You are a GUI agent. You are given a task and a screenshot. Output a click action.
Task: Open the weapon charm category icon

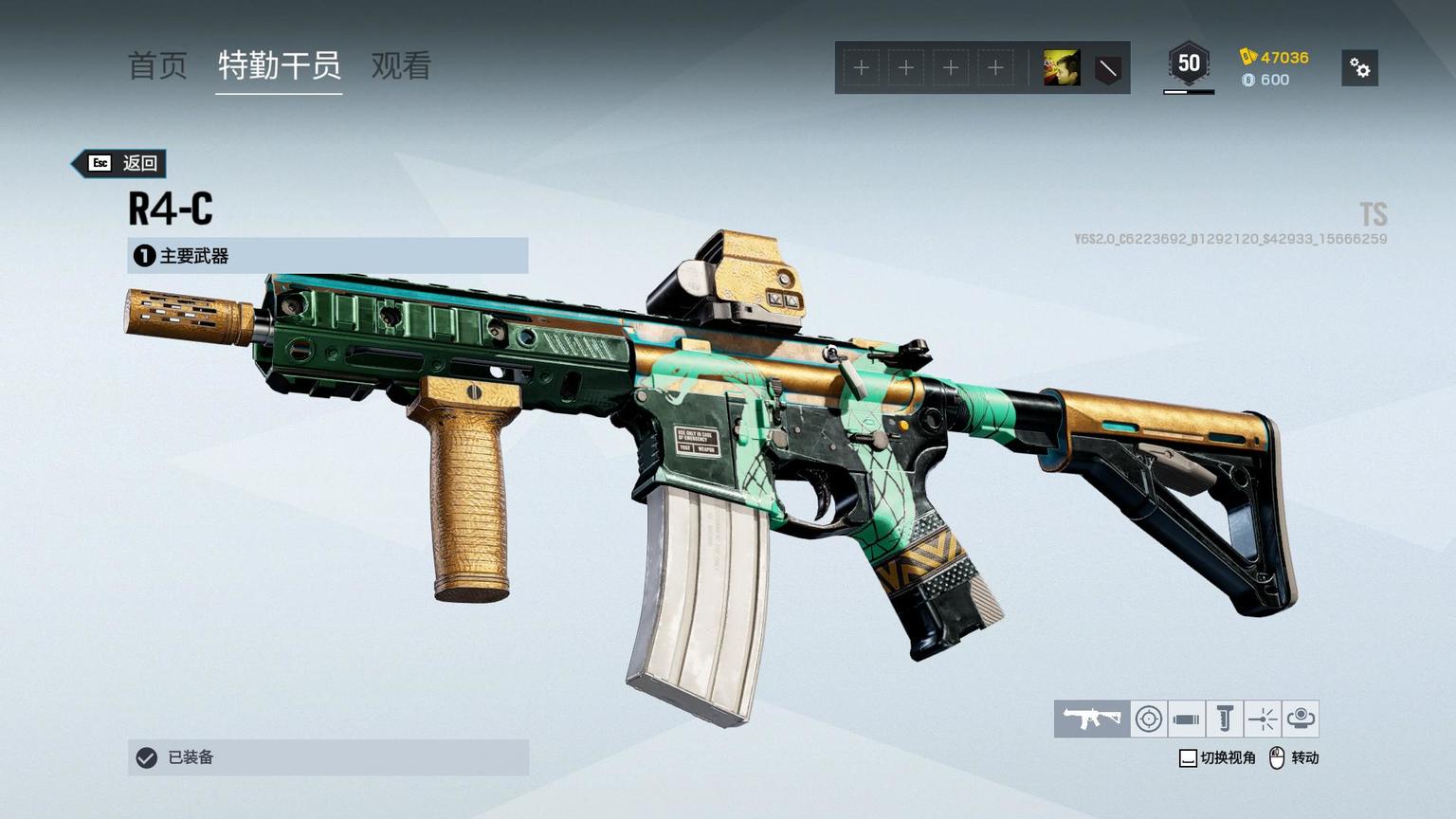[x=1301, y=719]
